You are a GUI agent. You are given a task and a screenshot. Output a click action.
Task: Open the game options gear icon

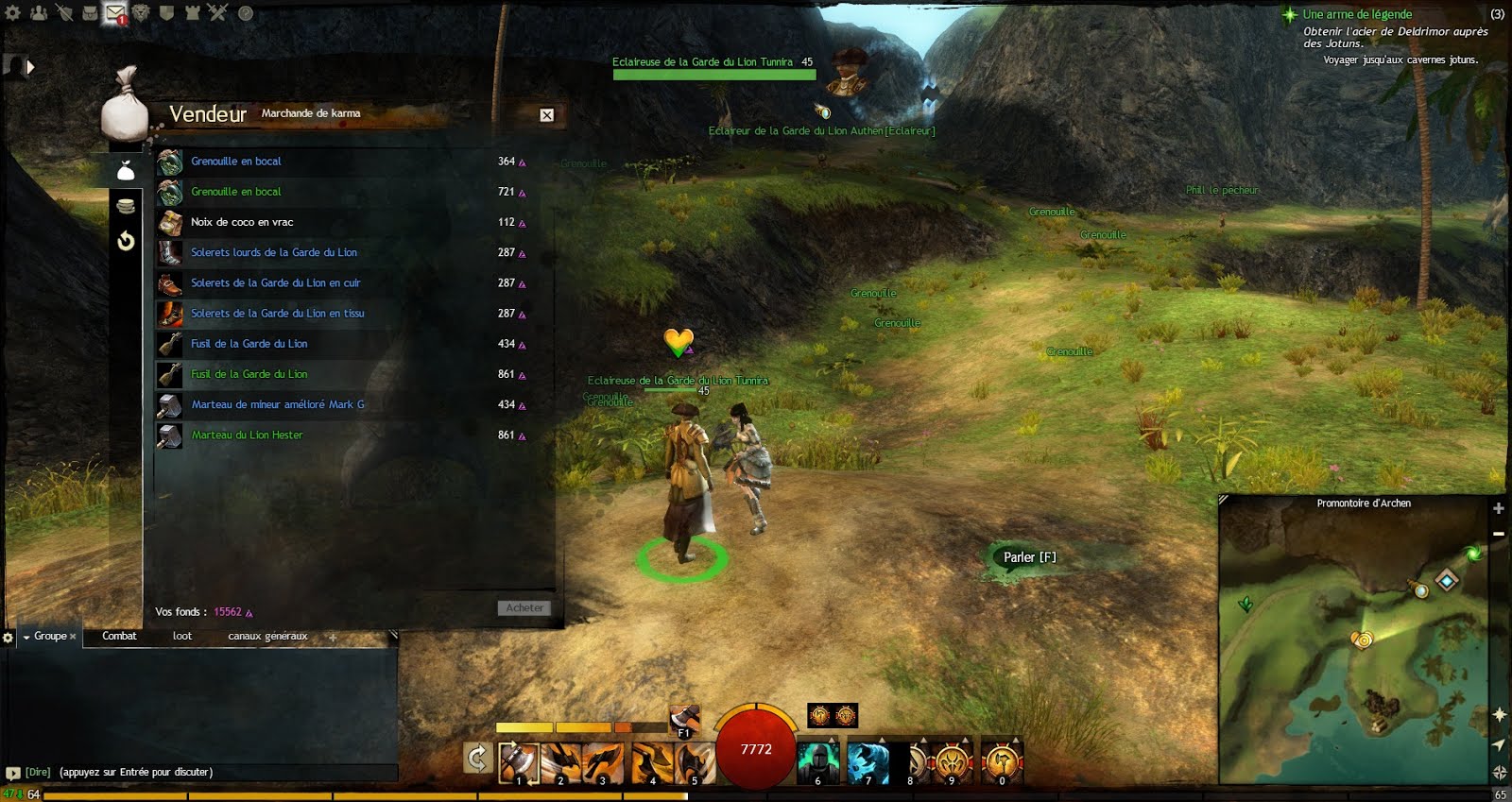(x=13, y=13)
